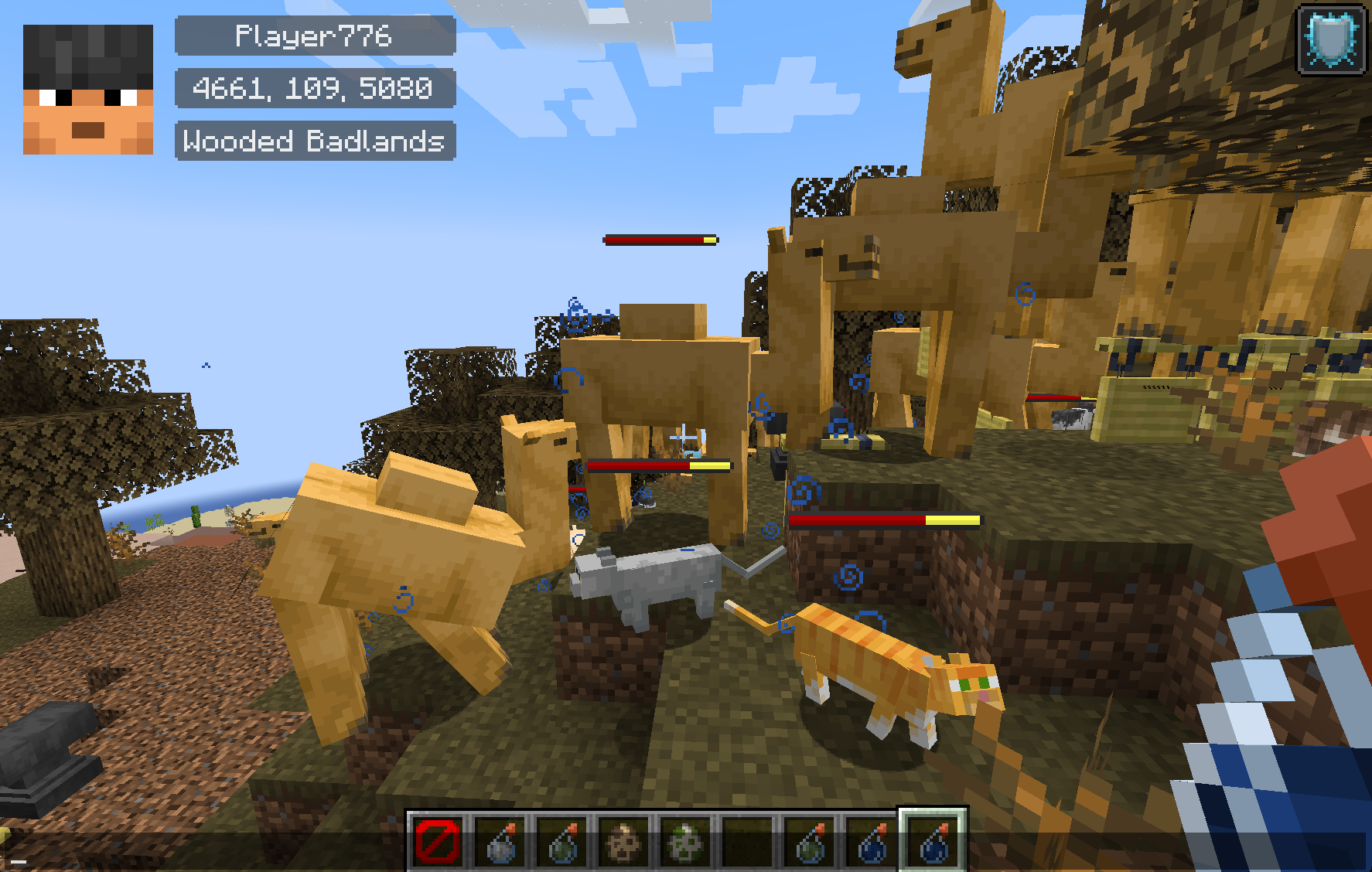Click the highlighted blue splash potion slot
Viewport: 1372px width, 872px height.
tap(933, 841)
